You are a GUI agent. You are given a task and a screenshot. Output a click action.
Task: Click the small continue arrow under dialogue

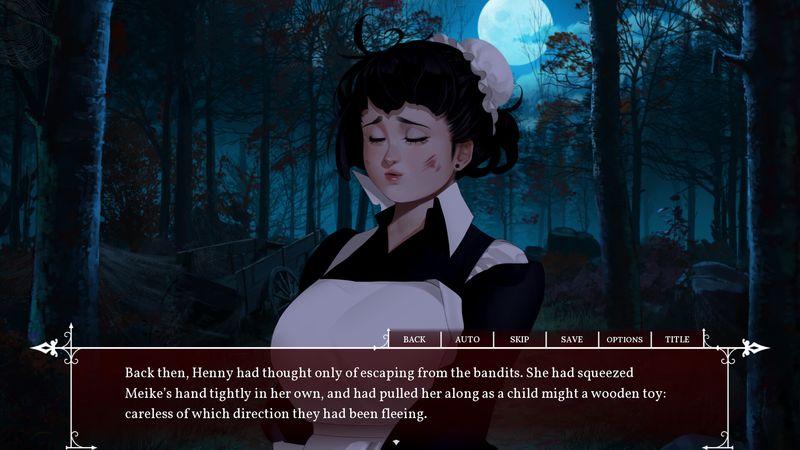coord(397,441)
